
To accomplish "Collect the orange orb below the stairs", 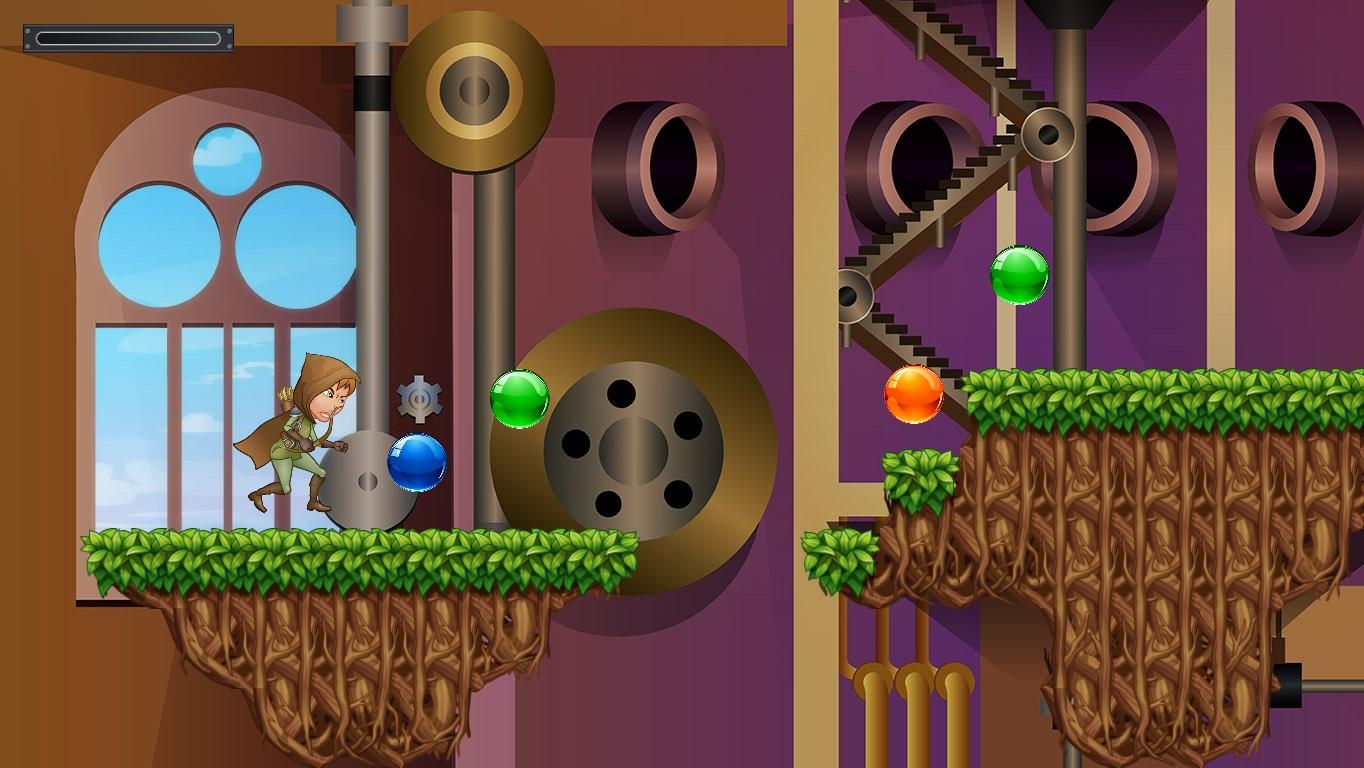I will click(x=913, y=393).
